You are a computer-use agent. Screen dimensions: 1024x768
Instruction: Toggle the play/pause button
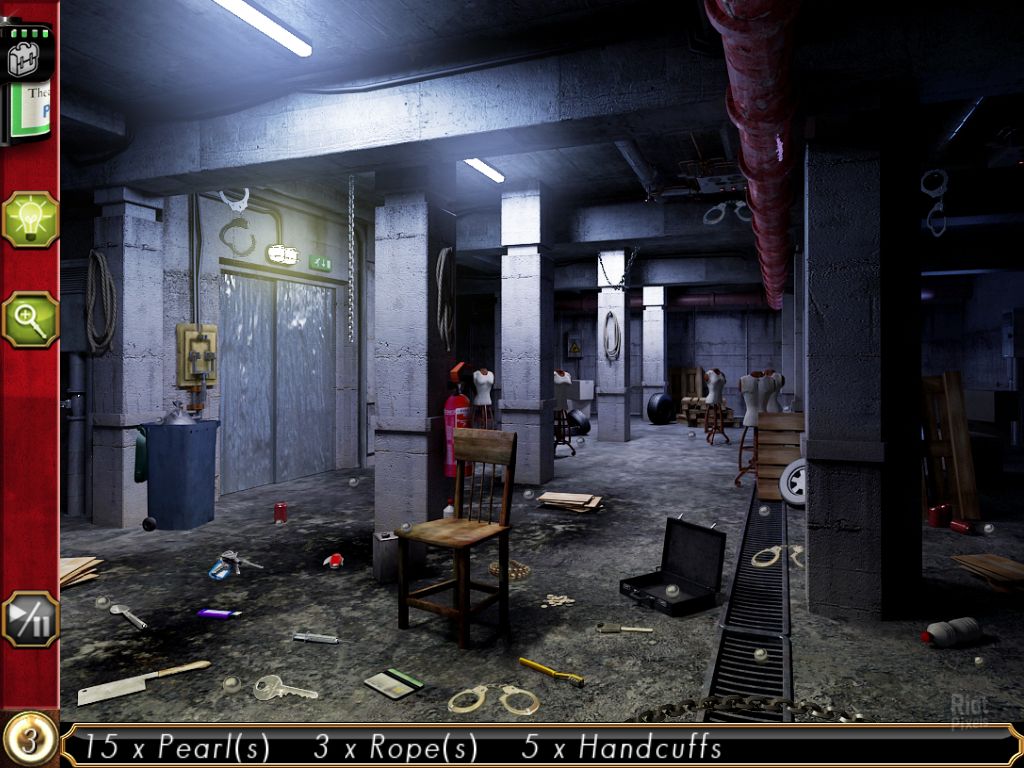(30, 619)
